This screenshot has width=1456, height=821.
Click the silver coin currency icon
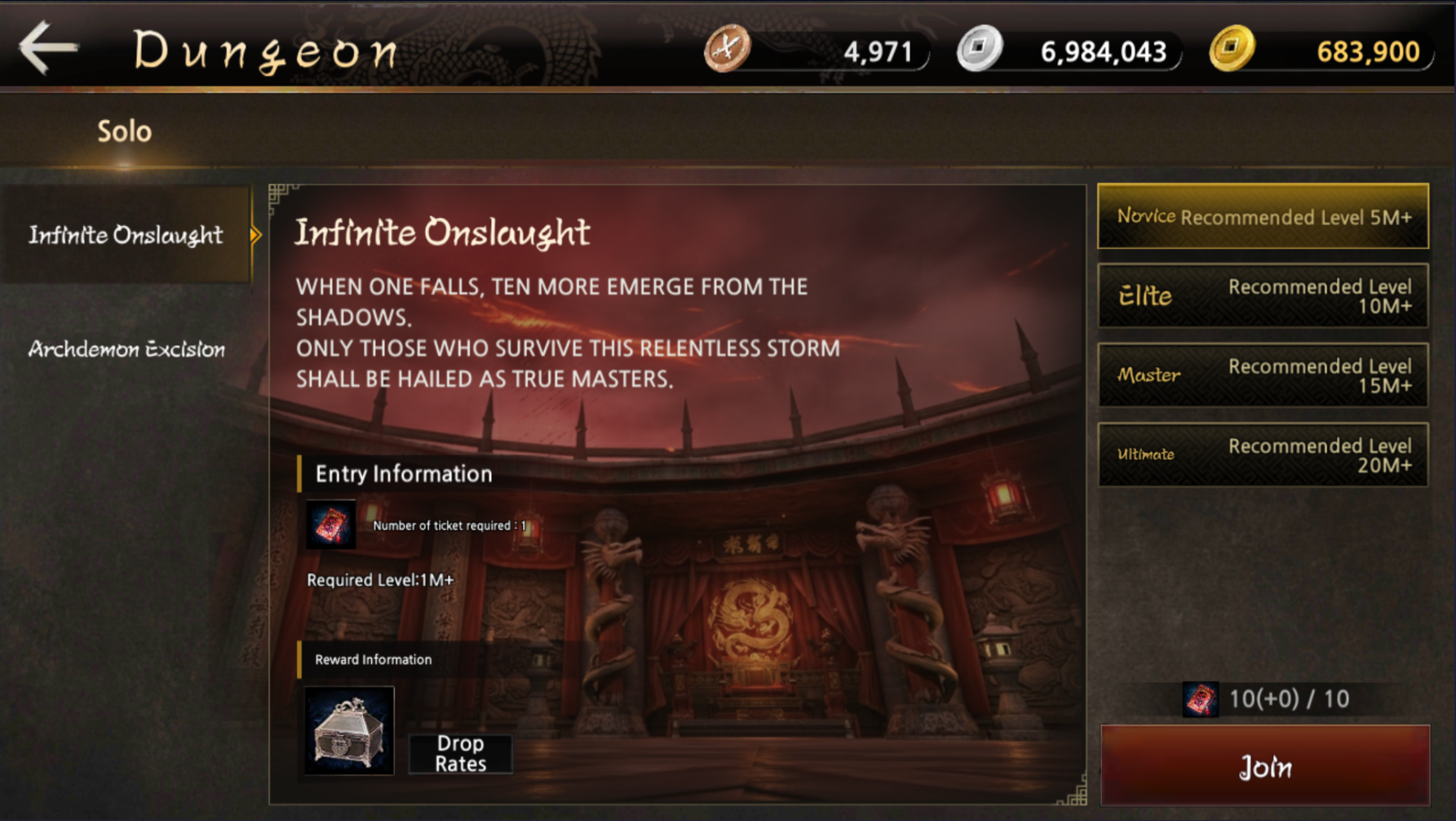click(979, 49)
